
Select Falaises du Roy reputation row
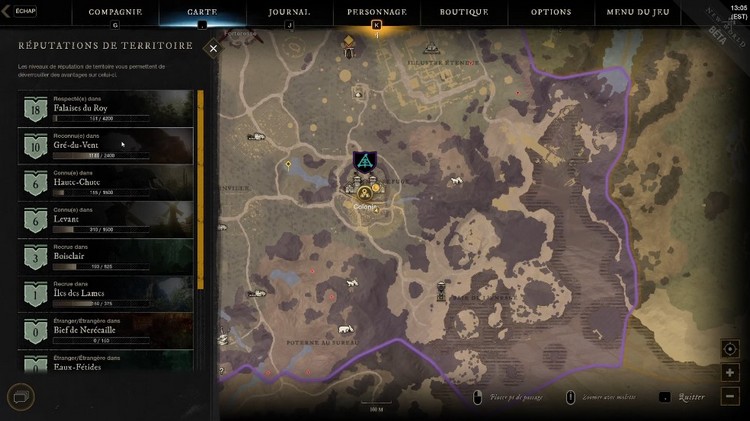(105, 108)
